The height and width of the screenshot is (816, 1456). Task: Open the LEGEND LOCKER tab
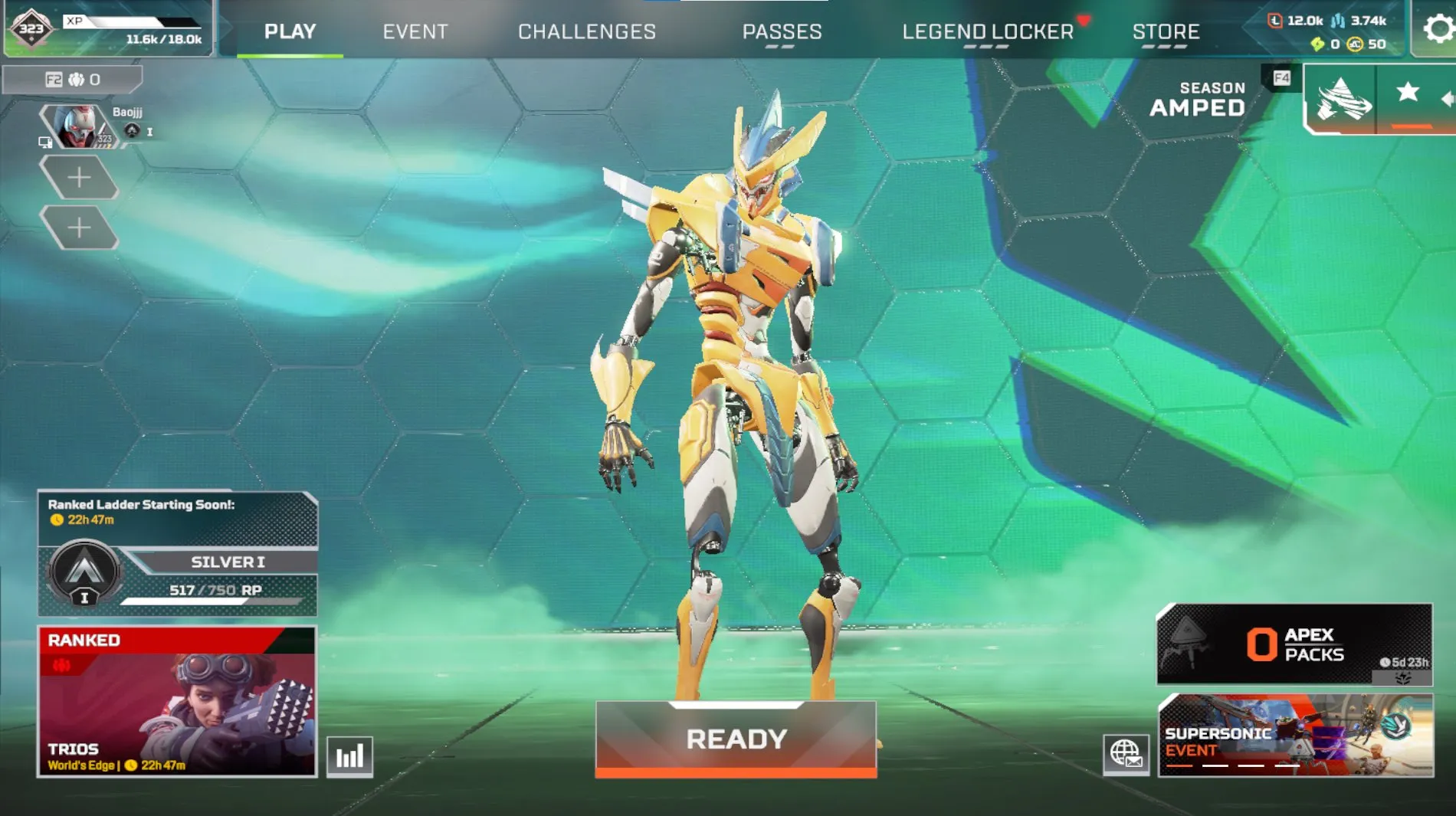click(988, 31)
